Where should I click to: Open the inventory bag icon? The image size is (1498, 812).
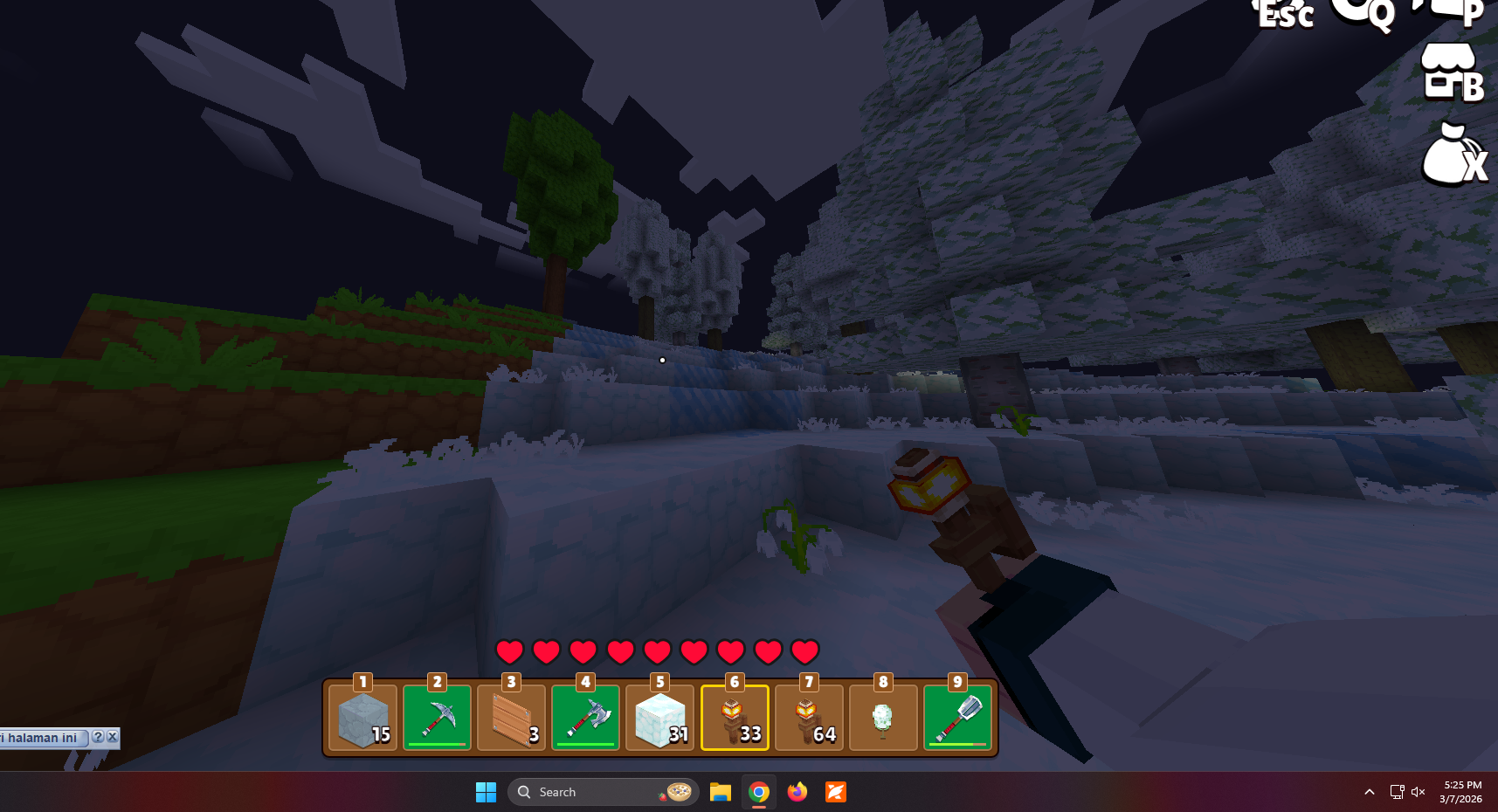tap(1452, 155)
